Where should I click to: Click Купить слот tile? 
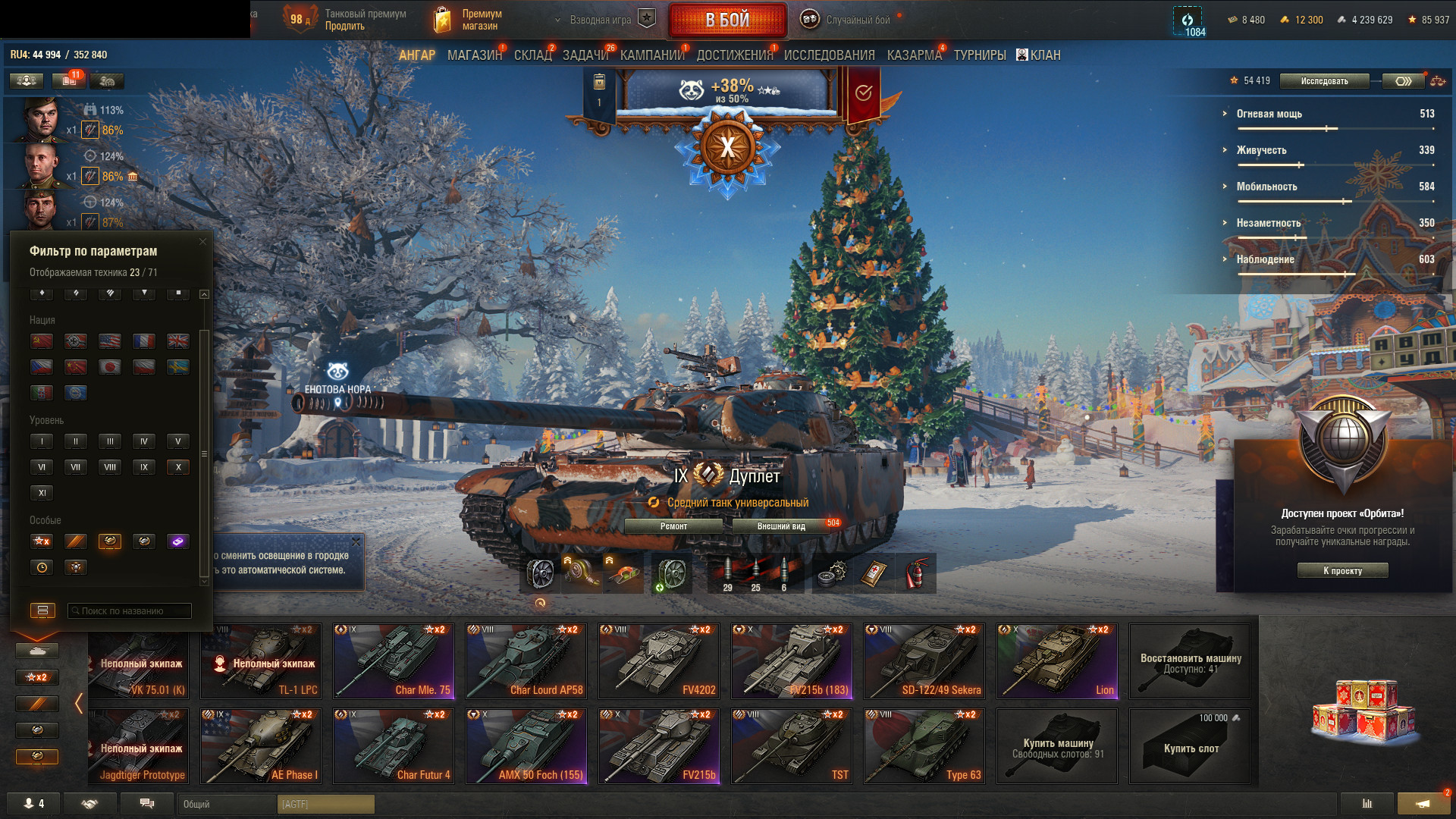coord(1190,746)
